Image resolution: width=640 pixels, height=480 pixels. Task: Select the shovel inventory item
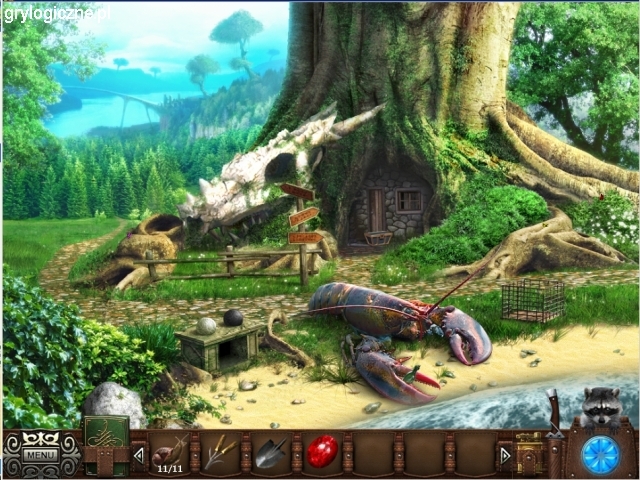270,454
